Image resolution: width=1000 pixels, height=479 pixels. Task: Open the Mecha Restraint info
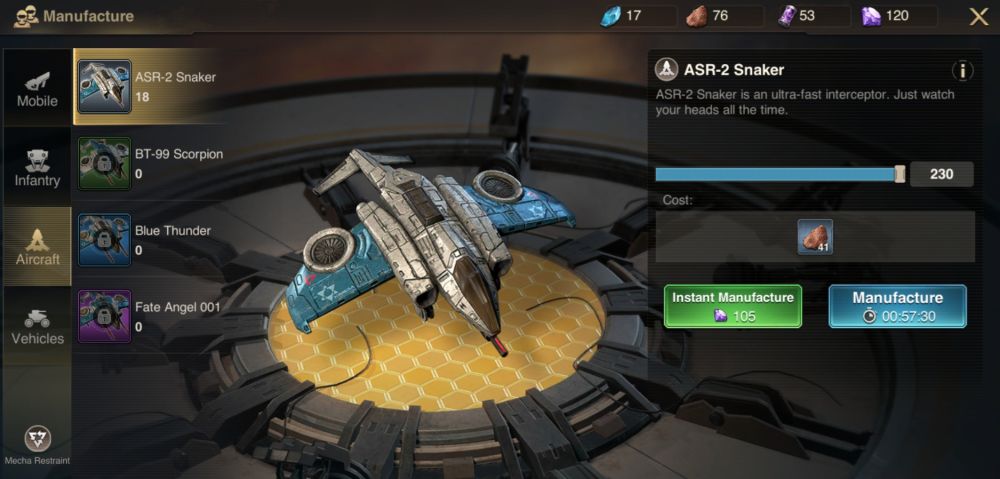(37, 442)
